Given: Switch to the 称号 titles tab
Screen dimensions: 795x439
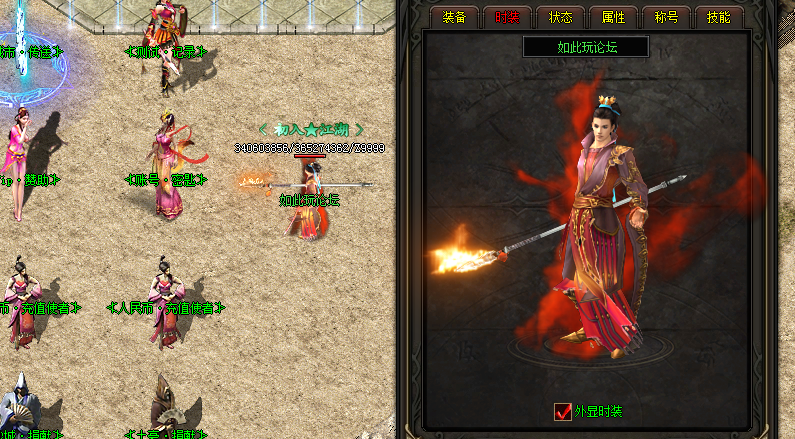Looking at the screenshot, I should (666, 17).
